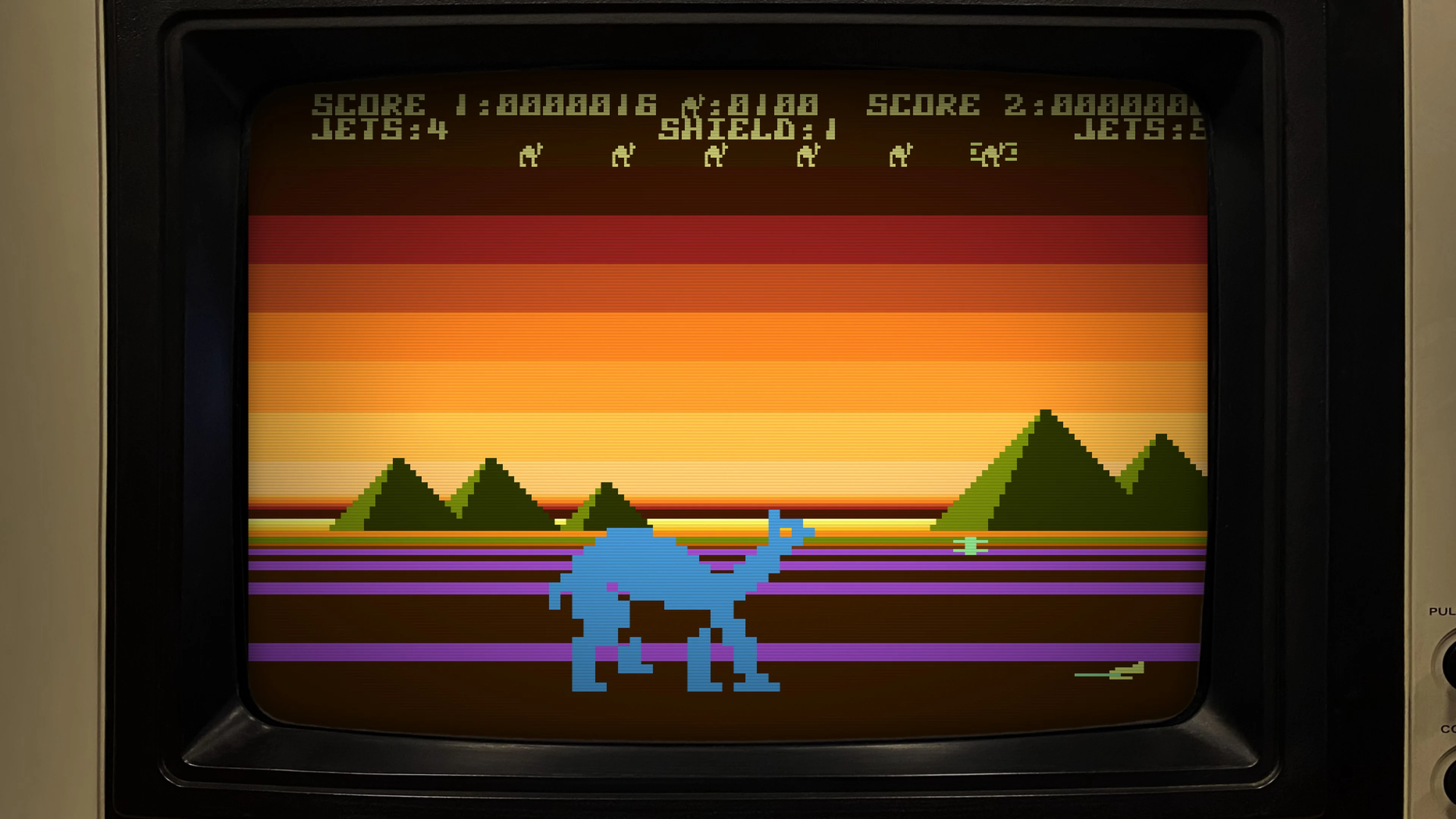Click the second camel life icon
This screenshot has height=819, width=1456.
tap(623, 155)
